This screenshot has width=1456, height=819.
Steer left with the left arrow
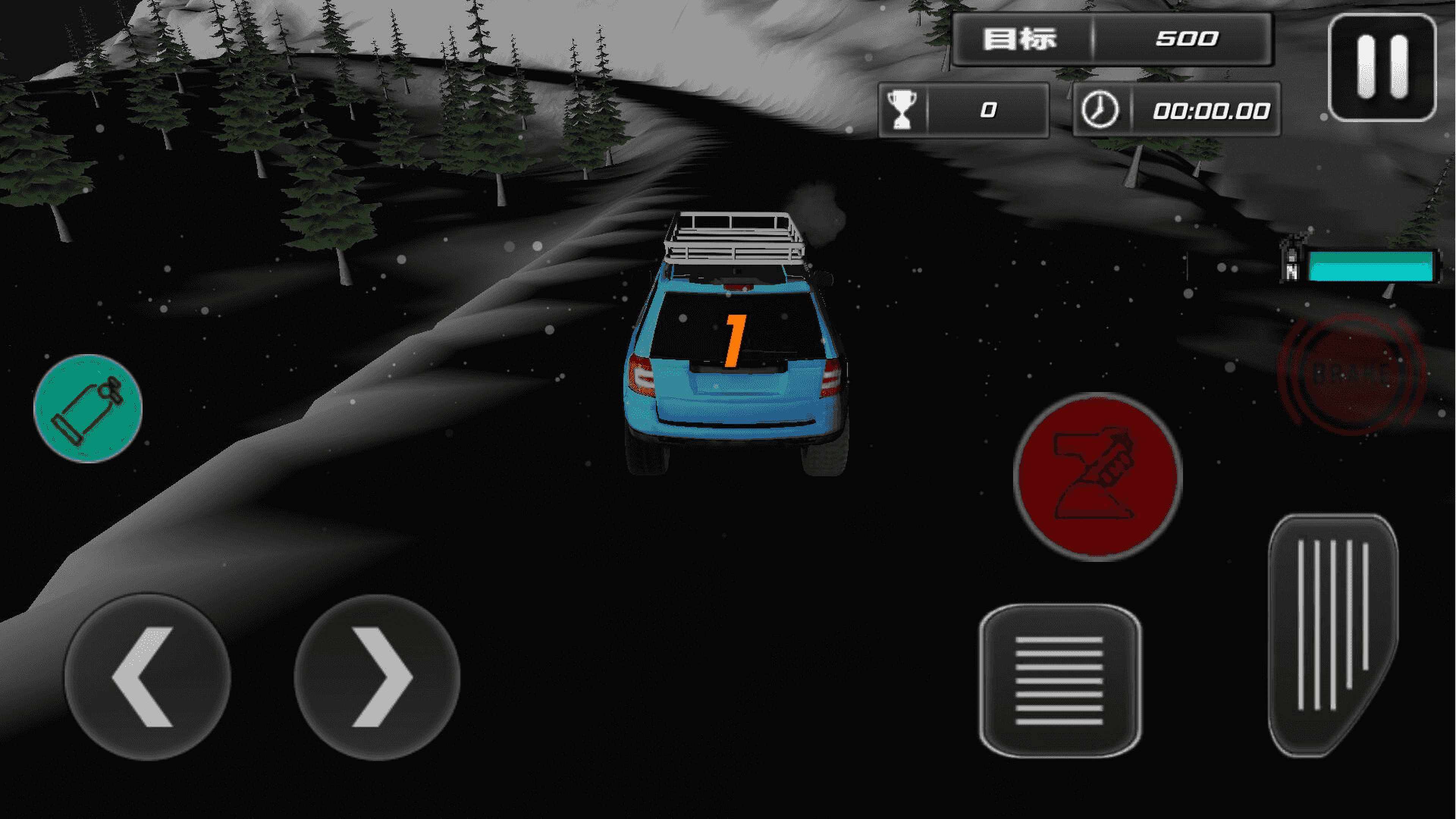pyautogui.click(x=147, y=677)
